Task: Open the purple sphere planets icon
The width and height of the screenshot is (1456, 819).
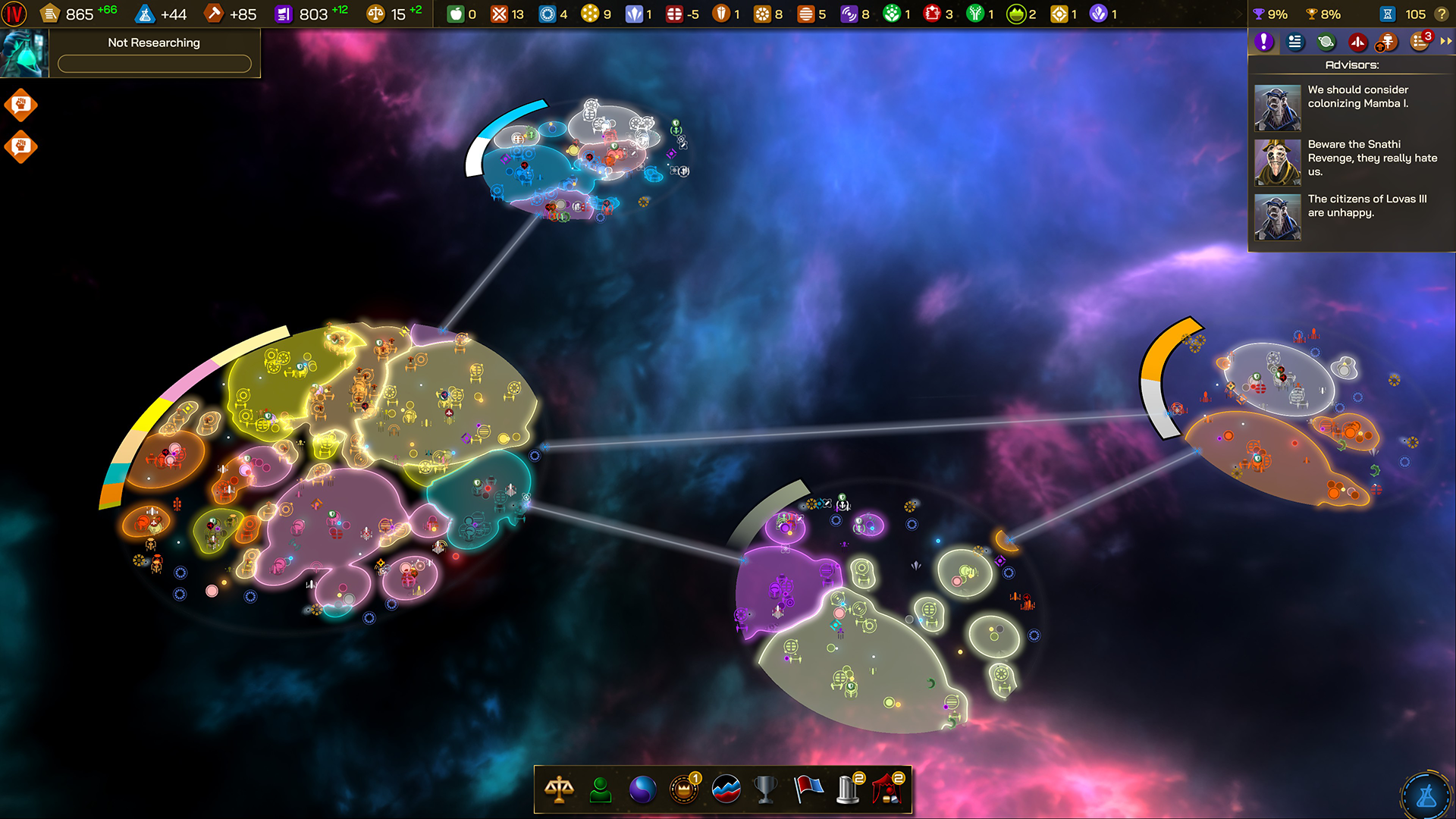Action: click(641, 789)
